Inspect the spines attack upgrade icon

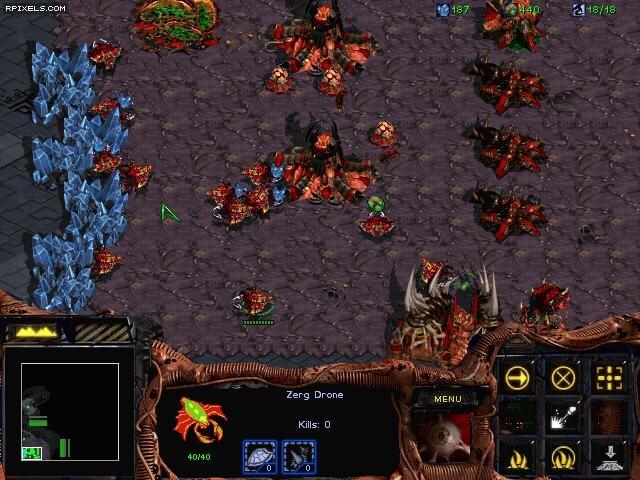299,457
